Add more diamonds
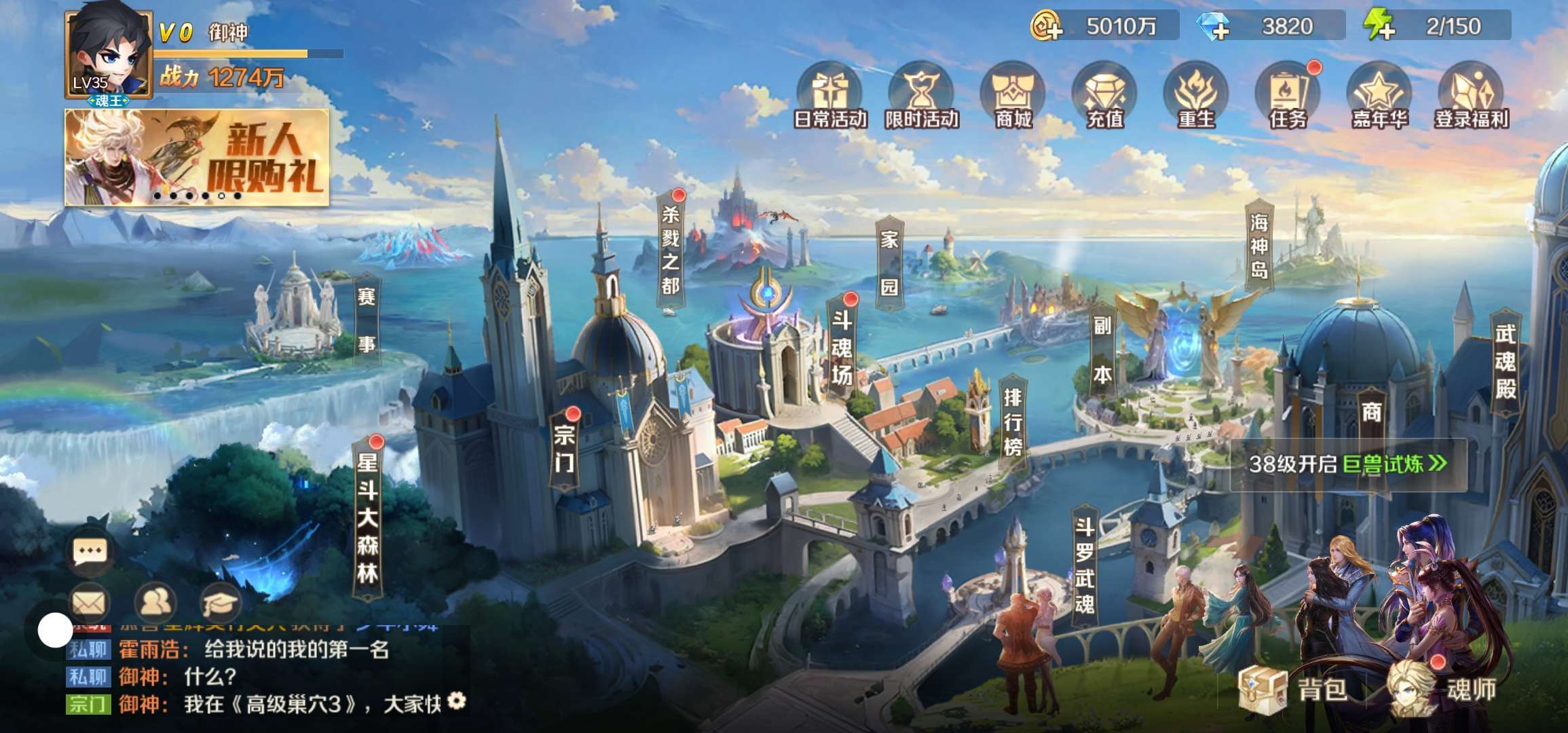 click(x=1214, y=27)
